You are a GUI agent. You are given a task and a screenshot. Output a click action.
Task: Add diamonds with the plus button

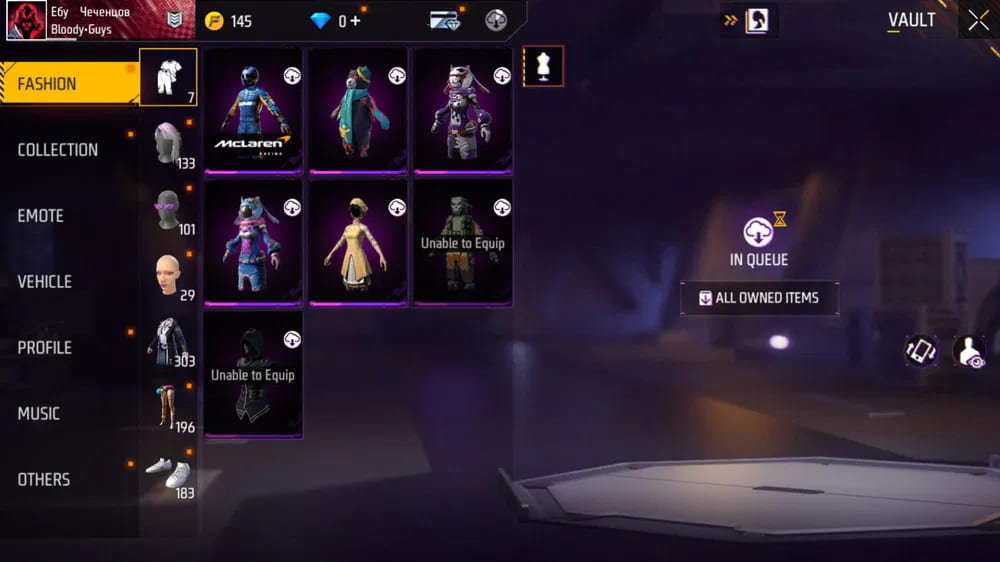(x=355, y=21)
